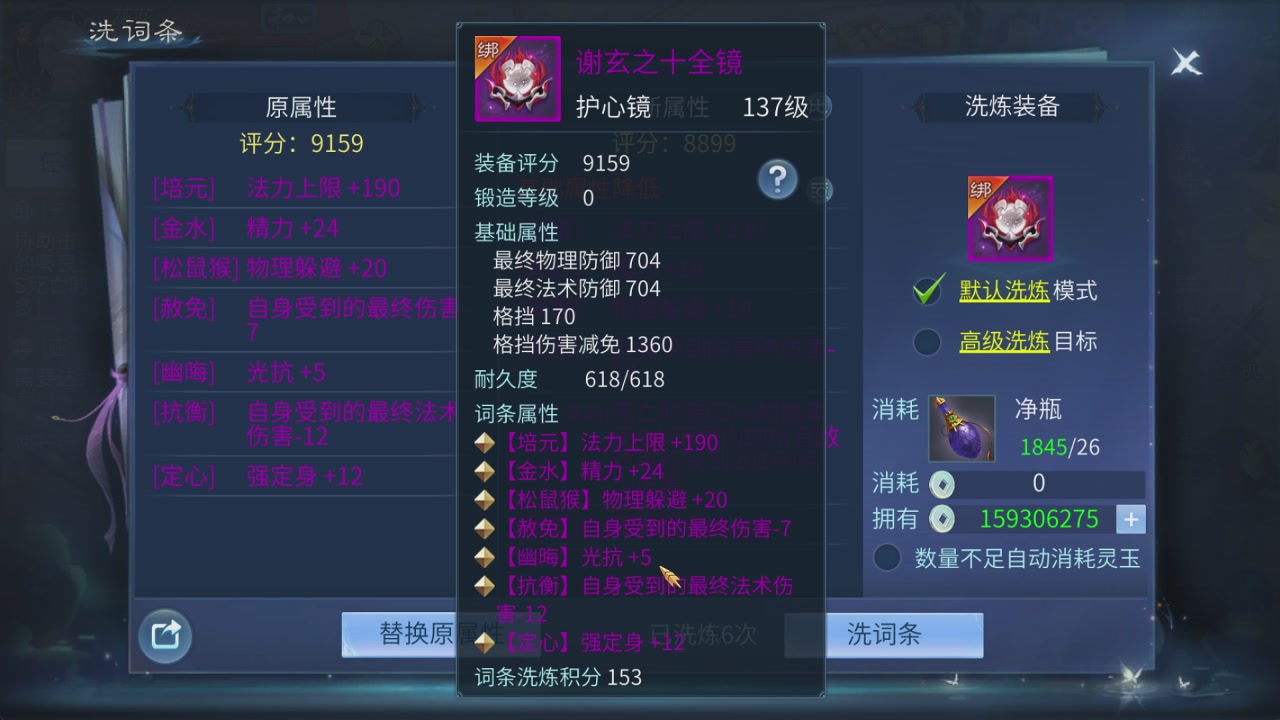Image resolution: width=1280 pixels, height=720 pixels.
Task: Click the washing equipment thumbnail under 洗炼装备
Action: click(x=1009, y=217)
